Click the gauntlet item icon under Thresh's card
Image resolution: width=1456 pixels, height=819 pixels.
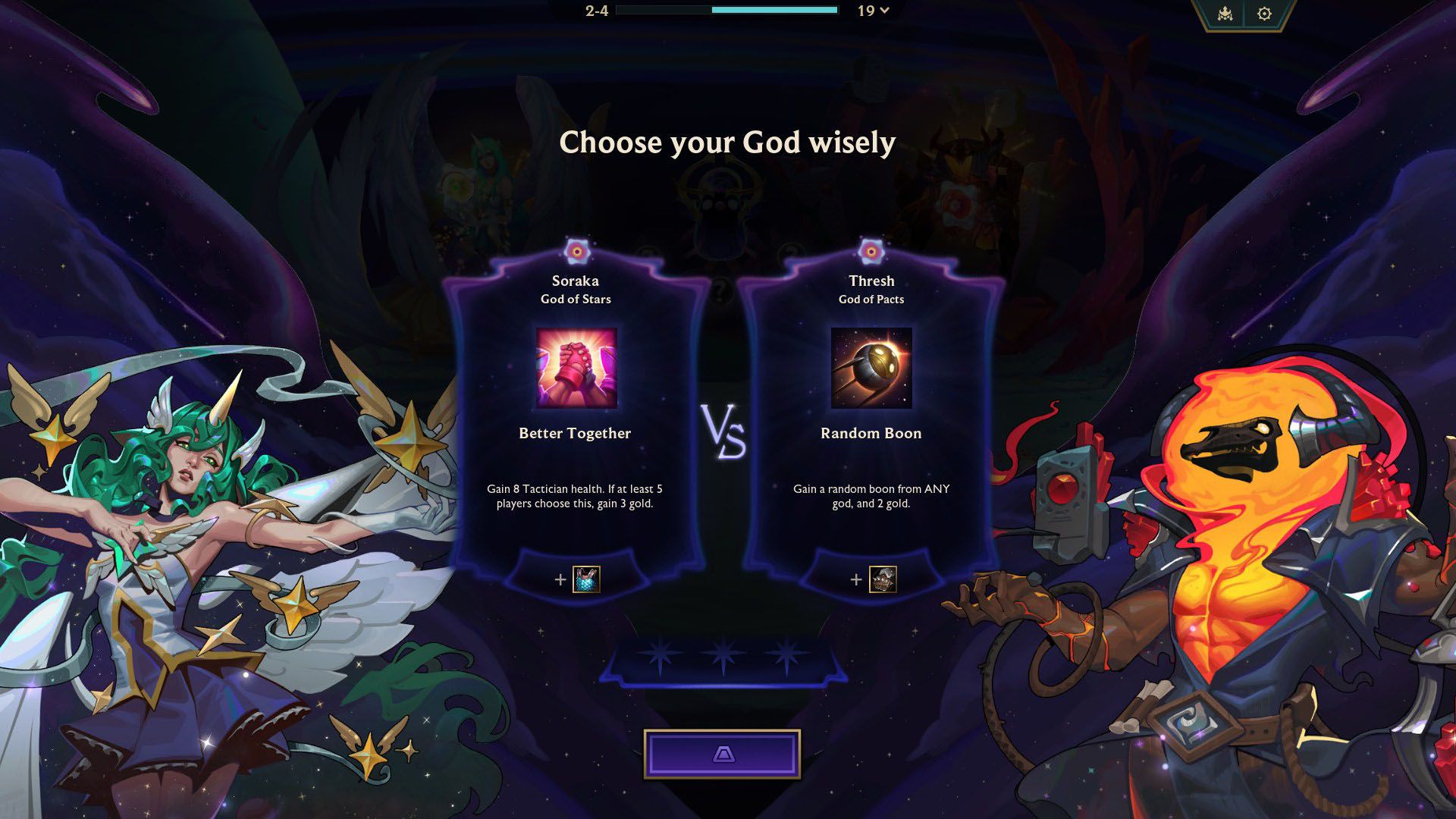tap(882, 579)
